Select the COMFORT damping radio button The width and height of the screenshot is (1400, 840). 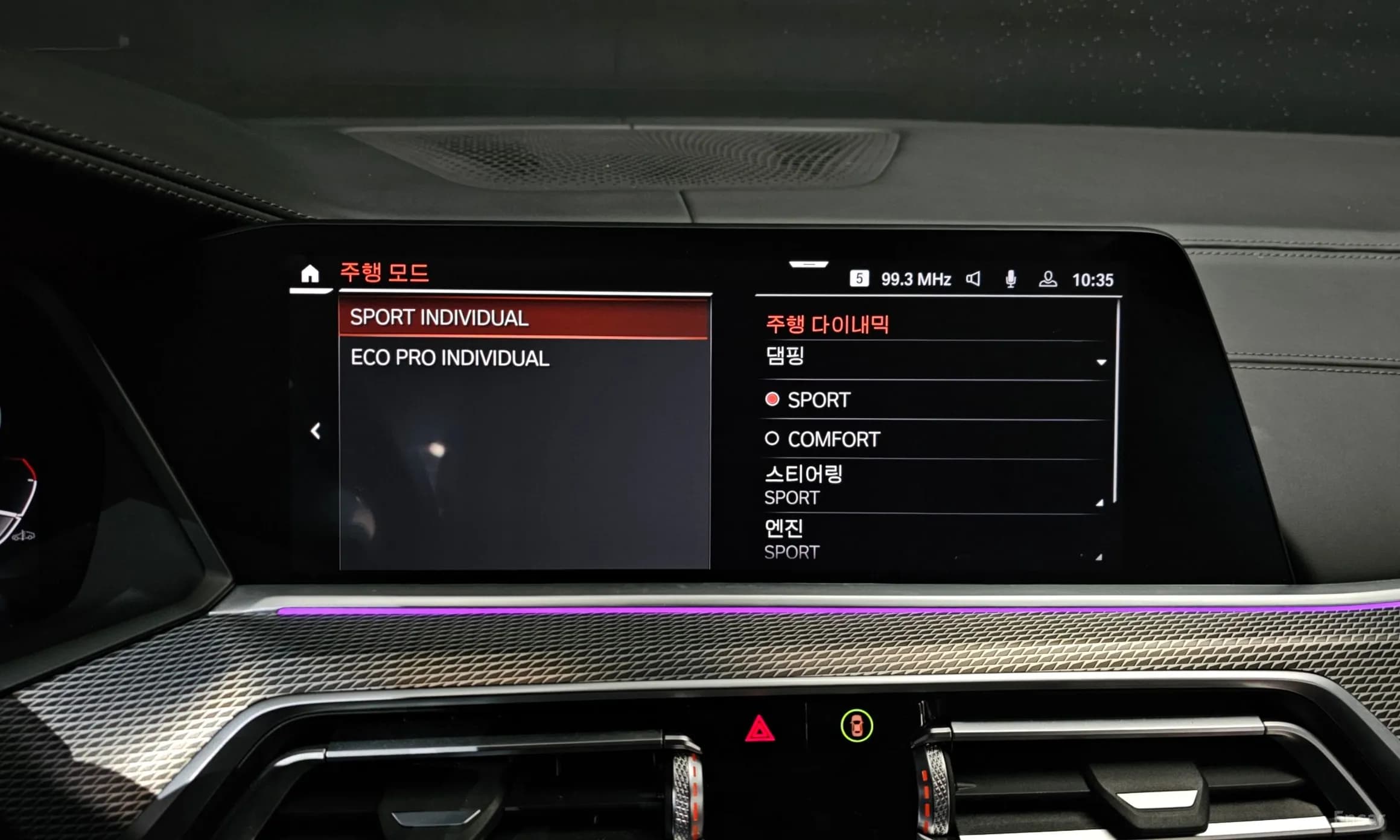click(x=773, y=439)
